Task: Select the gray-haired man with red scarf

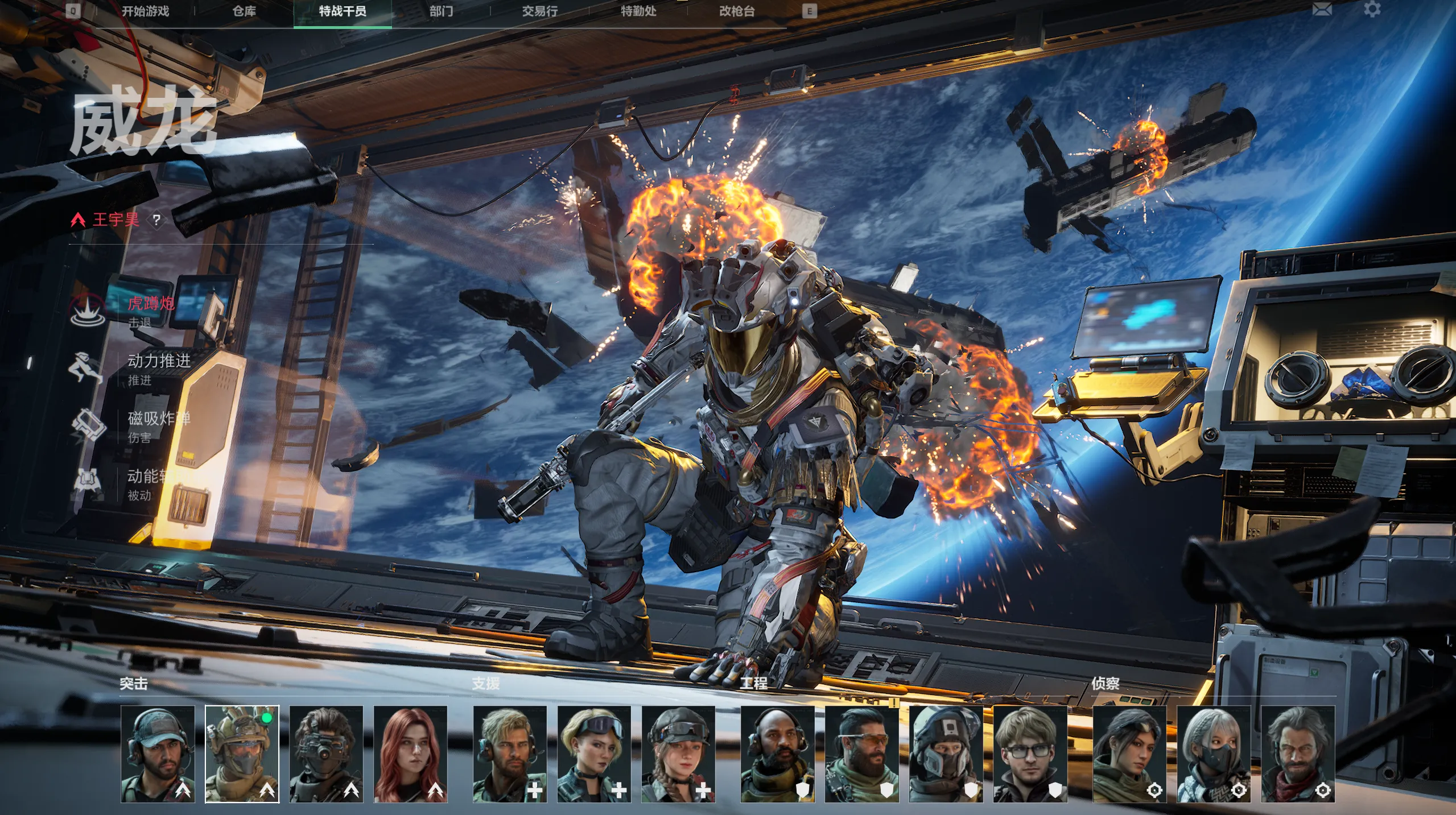Action: click(1297, 754)
